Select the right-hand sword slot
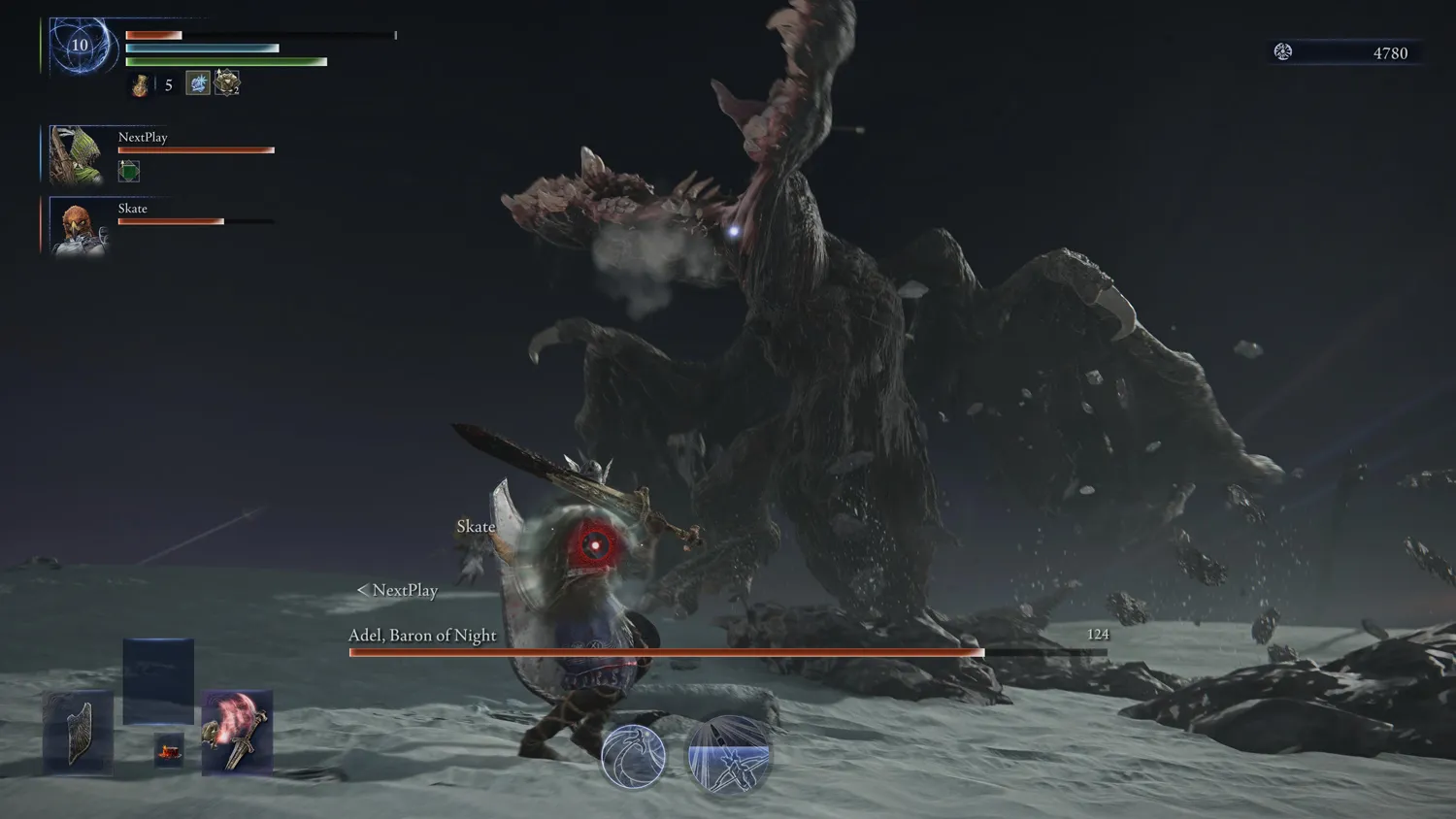1456x819 pixels. tap(237, 733)
